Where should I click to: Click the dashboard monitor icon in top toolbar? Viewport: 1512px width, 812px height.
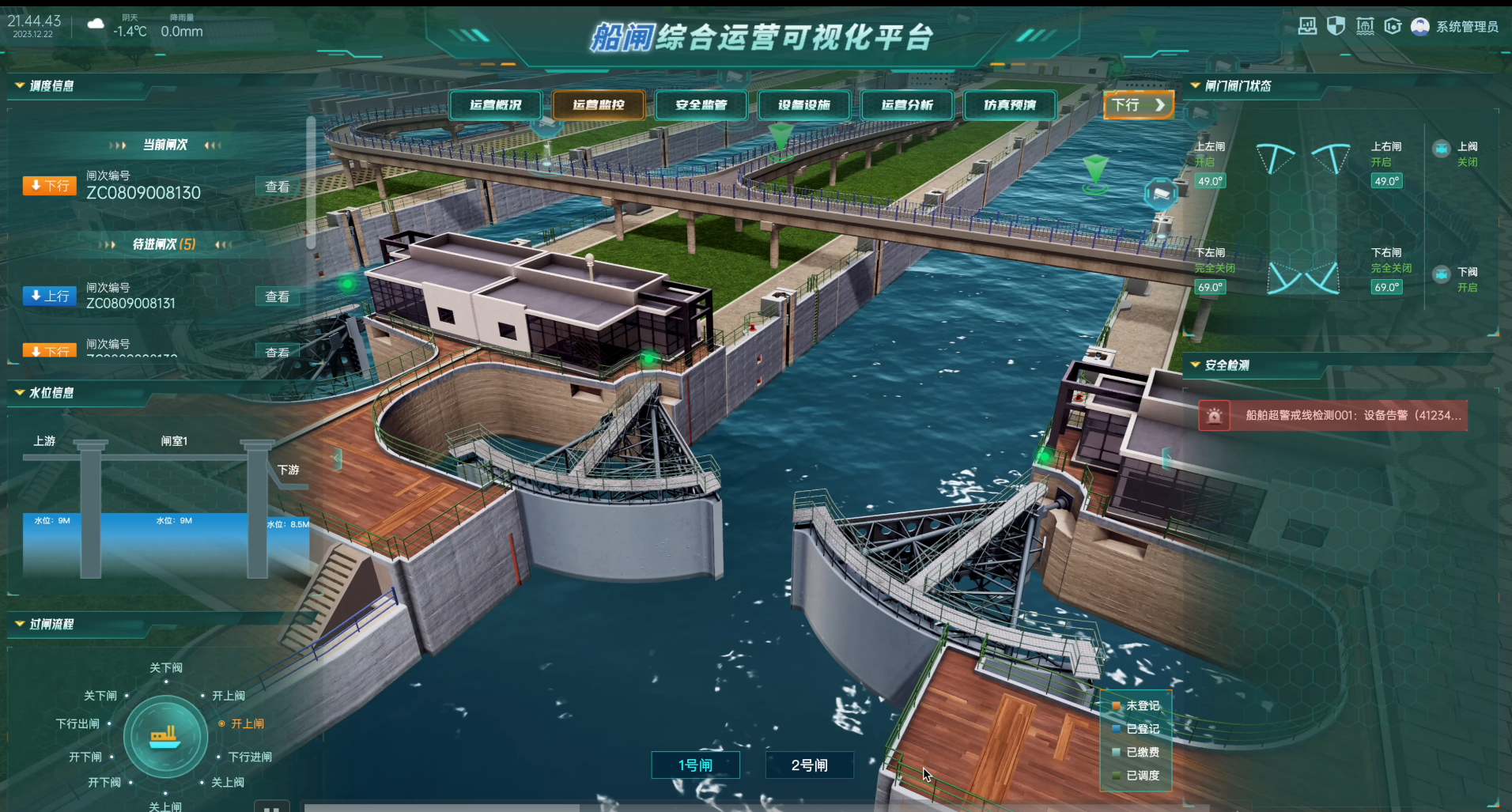(1307, 26)
